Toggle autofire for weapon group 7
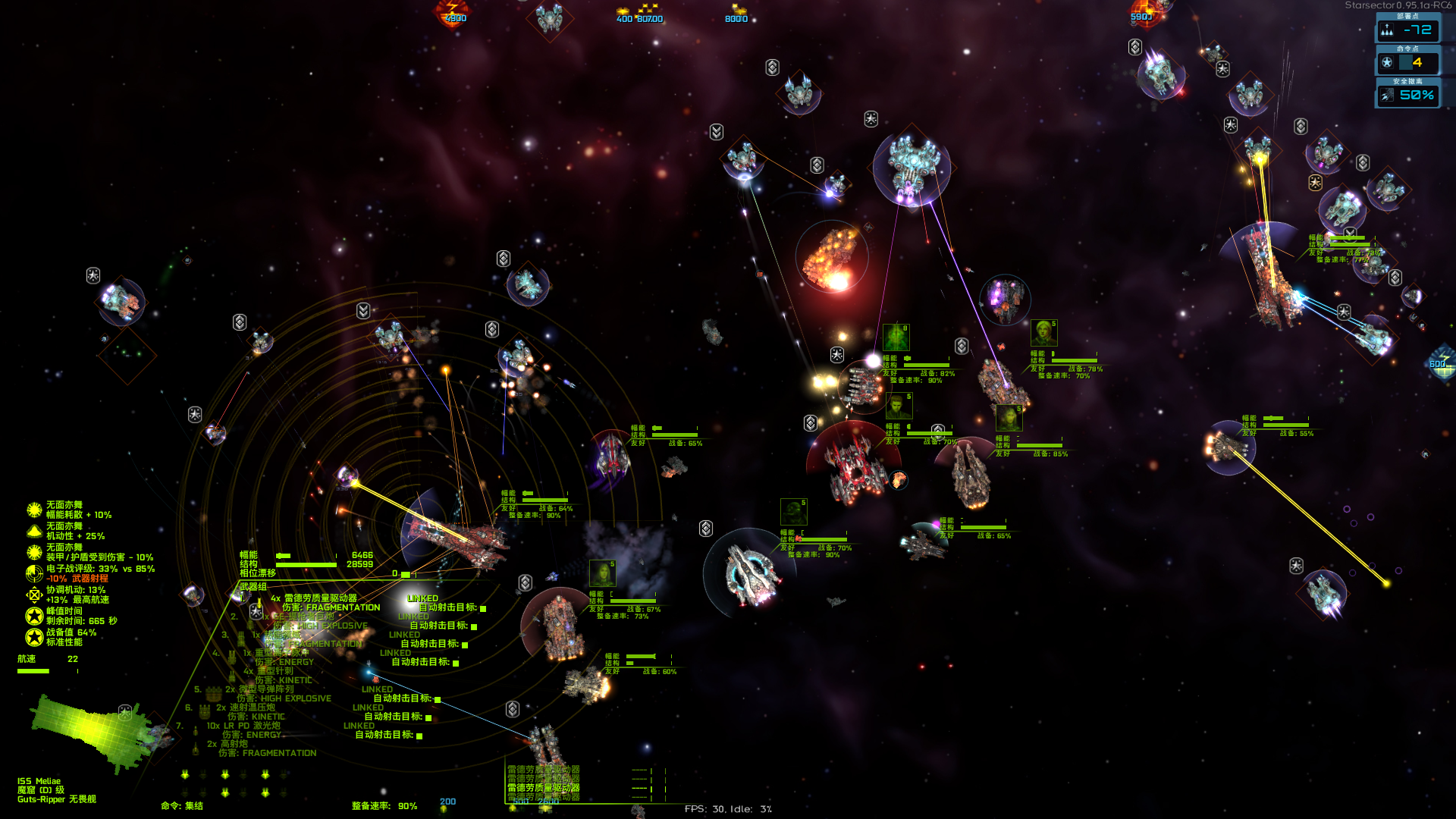The height and width of the screenshot is (819, 1456). (x=419, y=736)
